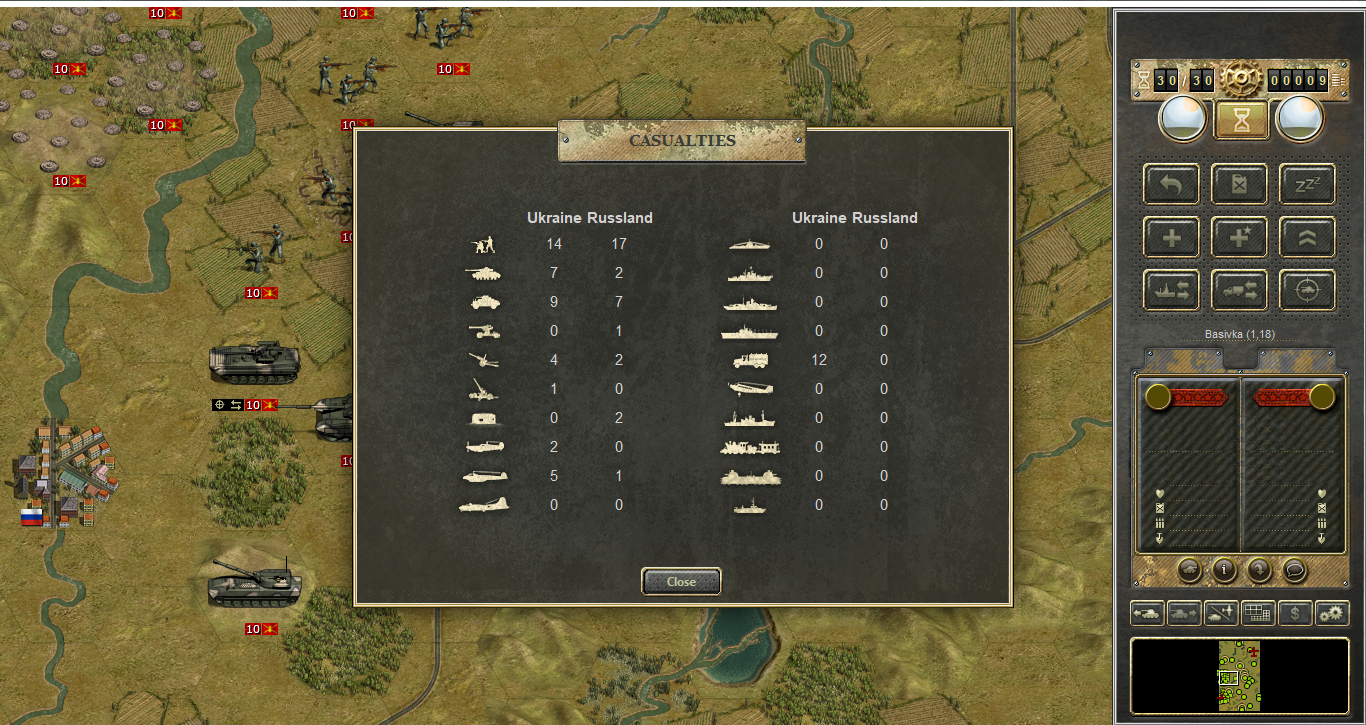This screenshot has width=1366, height=725.
Task: Select the previous unit (tank left arrow)
Action: tap(1147, 613)
